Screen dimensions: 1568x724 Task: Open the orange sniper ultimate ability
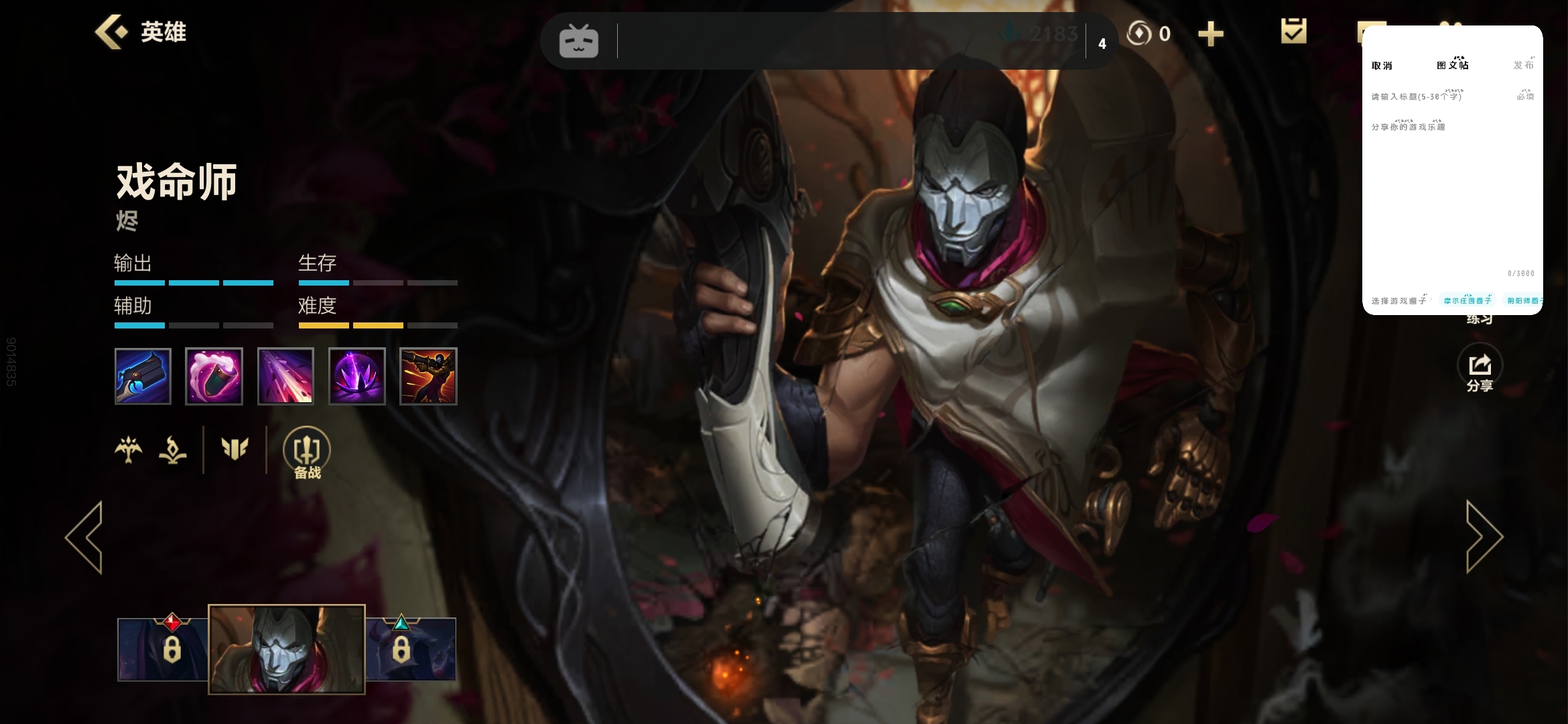[428, 376]
